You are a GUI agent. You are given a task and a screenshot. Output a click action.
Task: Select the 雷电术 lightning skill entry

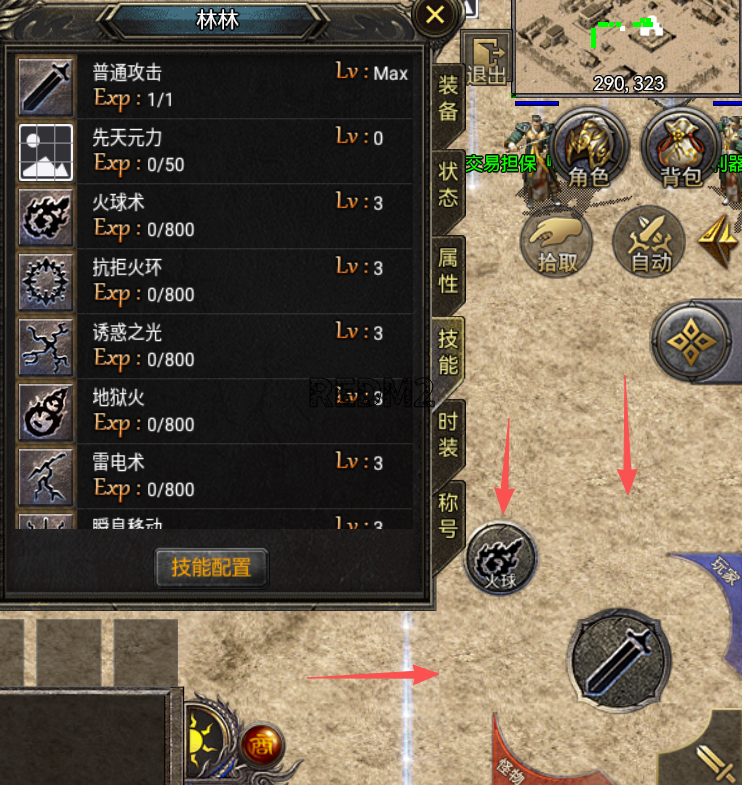click(x=215, y=475)
